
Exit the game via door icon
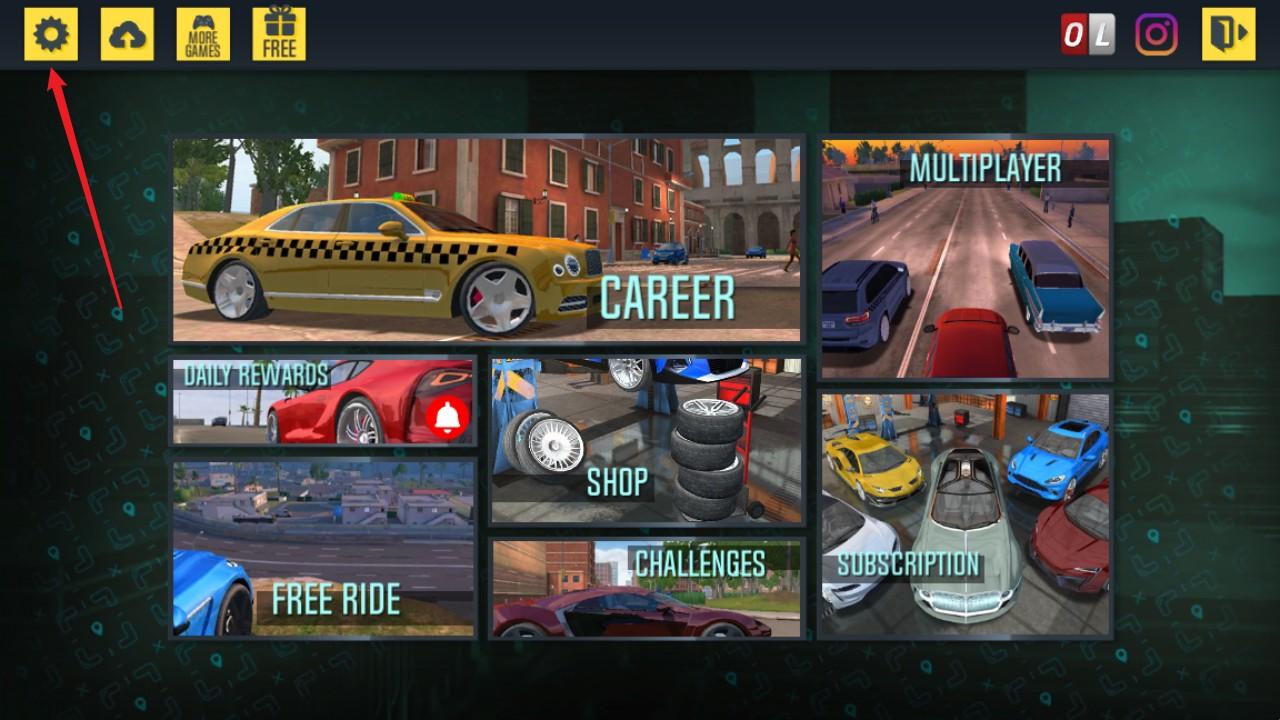point(1228,35)
